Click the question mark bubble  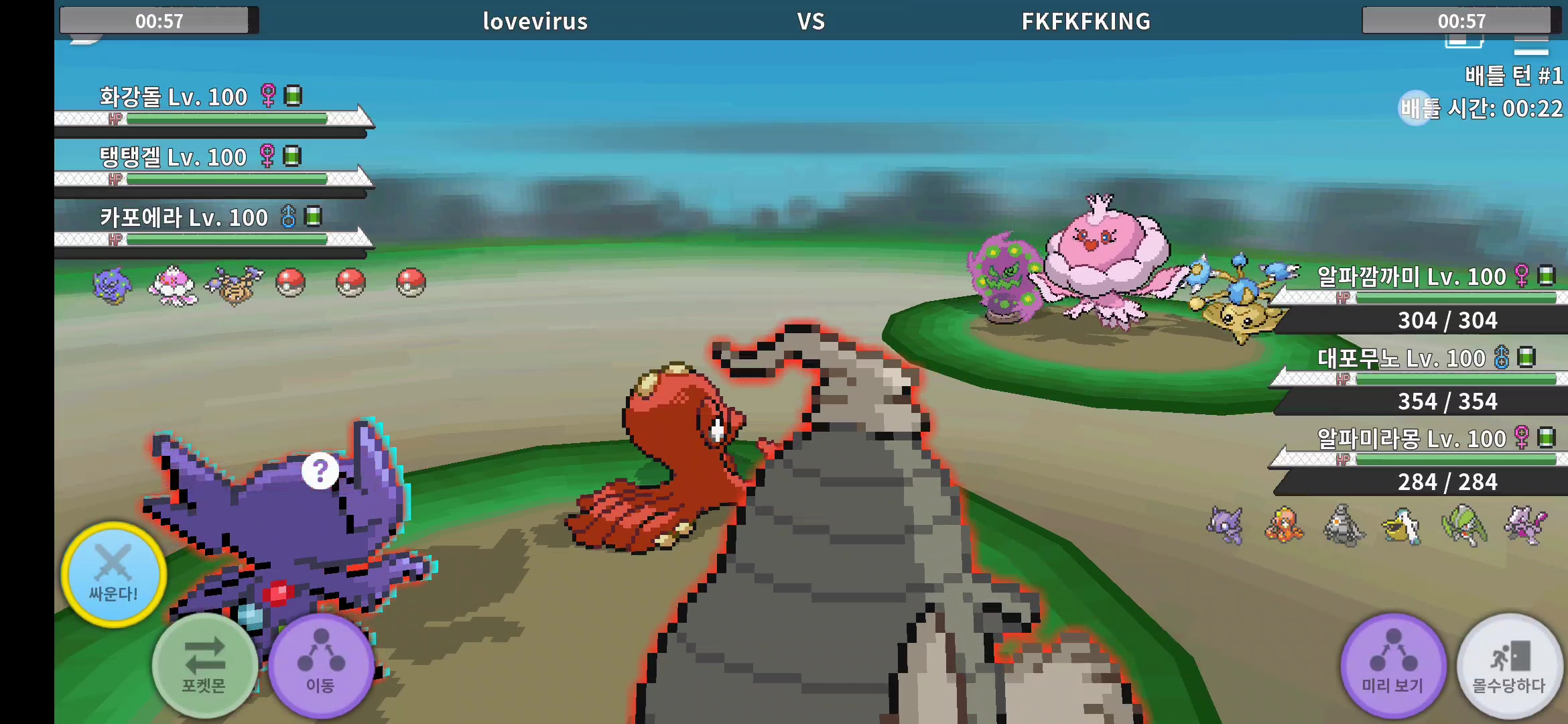[320, 471]
